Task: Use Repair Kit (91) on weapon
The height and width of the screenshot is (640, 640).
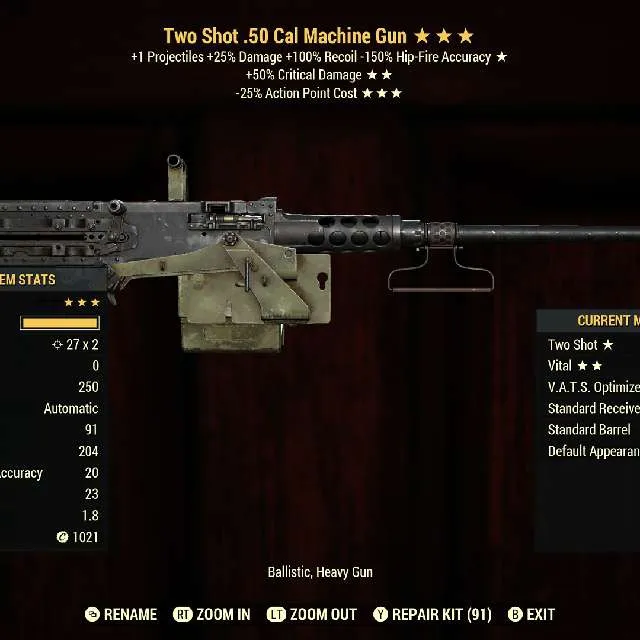Action: pyautogui.click(x=432, y=614)
